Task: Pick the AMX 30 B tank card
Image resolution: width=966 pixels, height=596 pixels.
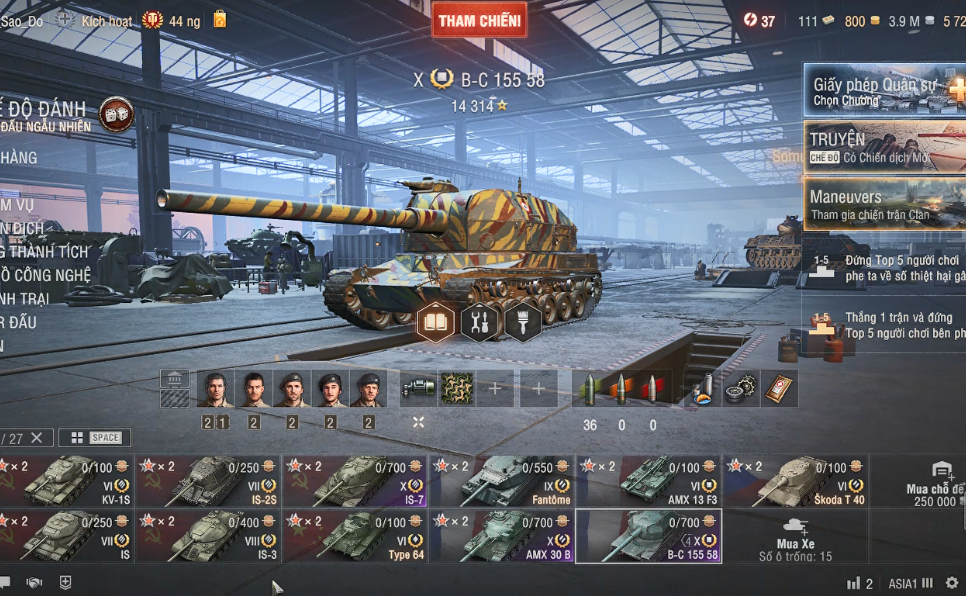Action: tap(501, 536)
